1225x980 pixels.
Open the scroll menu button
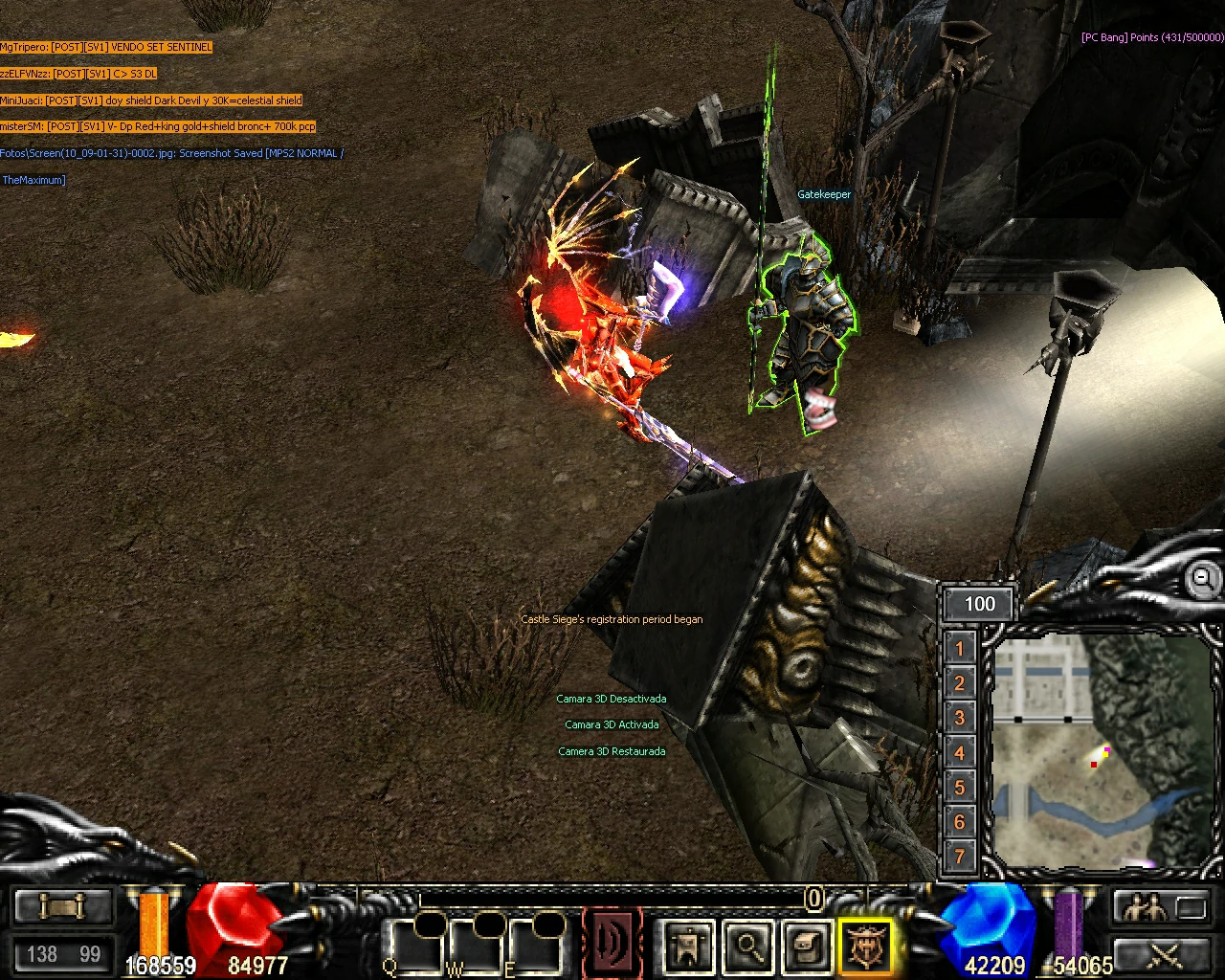click(62, 906)
